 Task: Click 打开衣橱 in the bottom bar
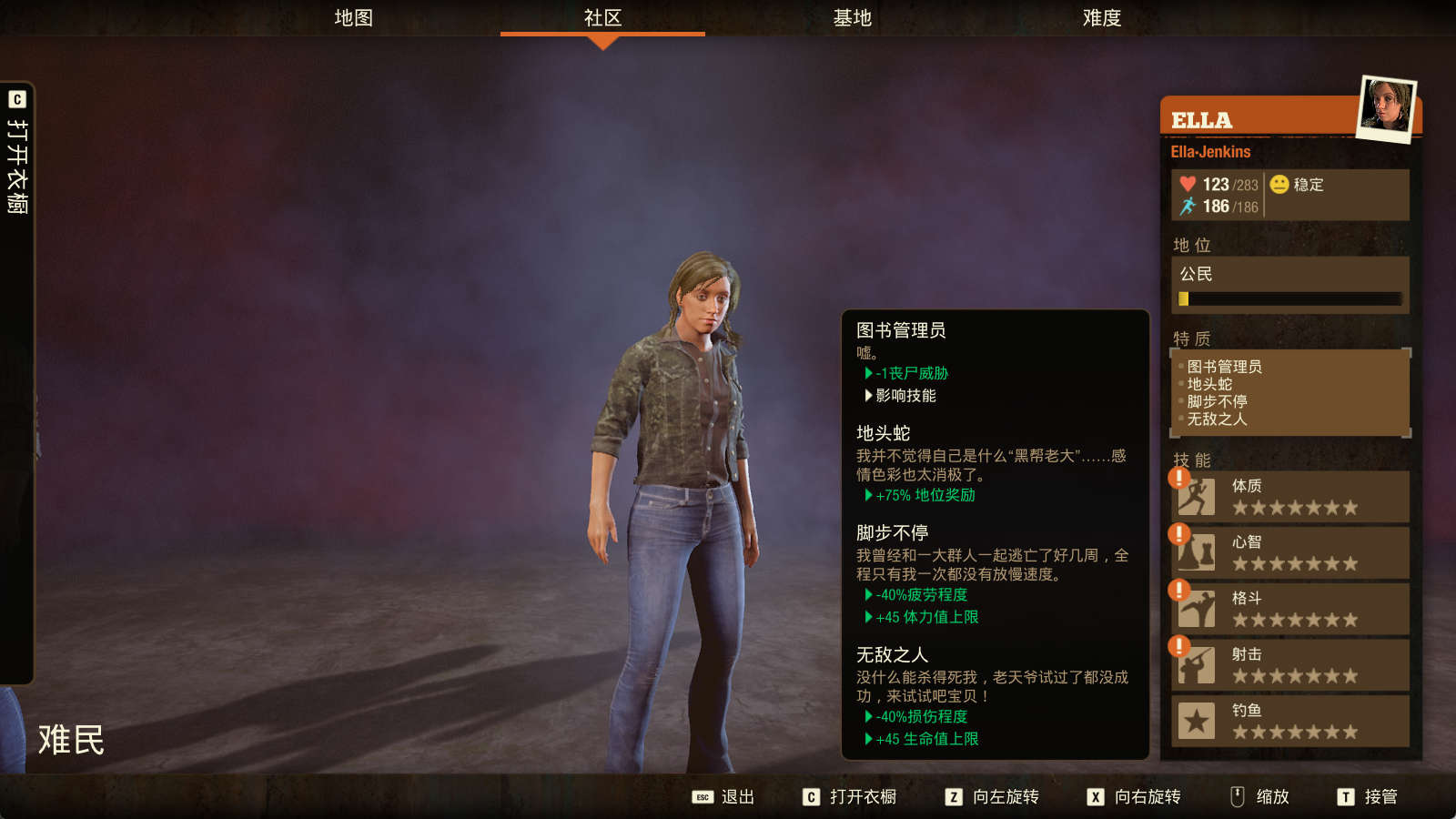pyautogui.click(x=850, y=797)
